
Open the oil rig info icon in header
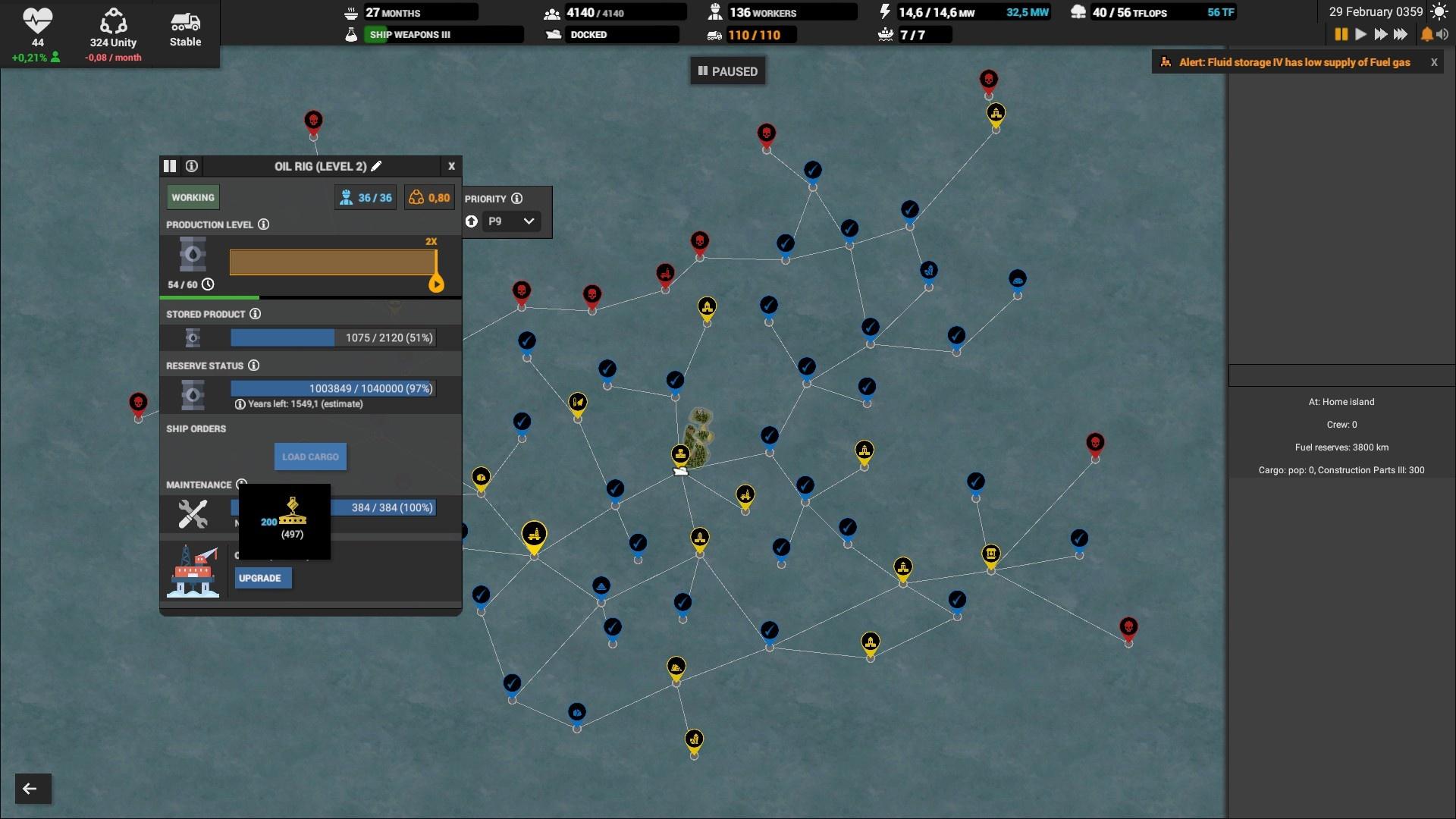192,166
